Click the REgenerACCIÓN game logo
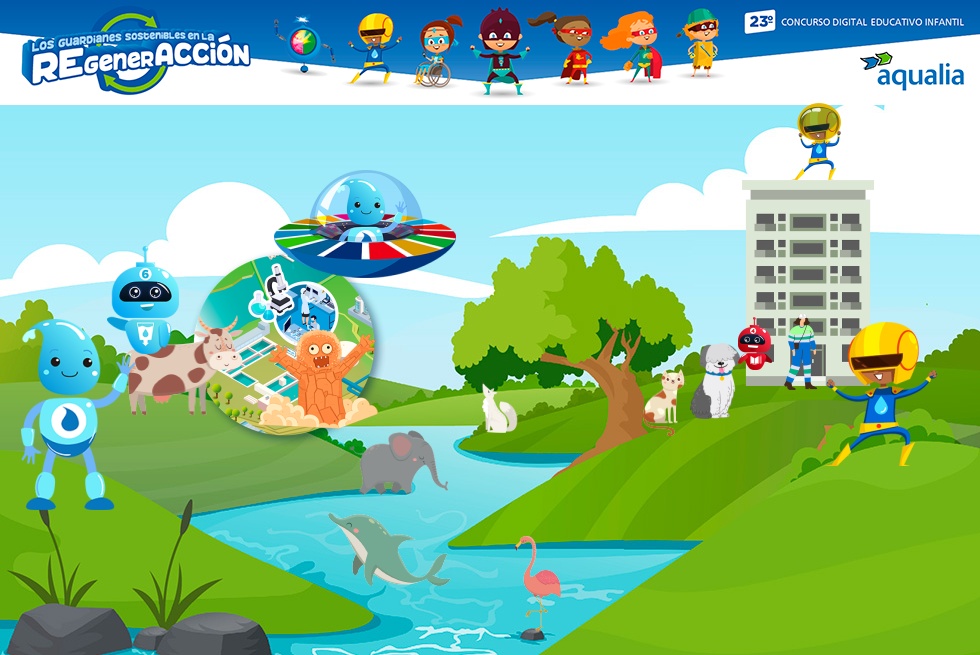 137,54
